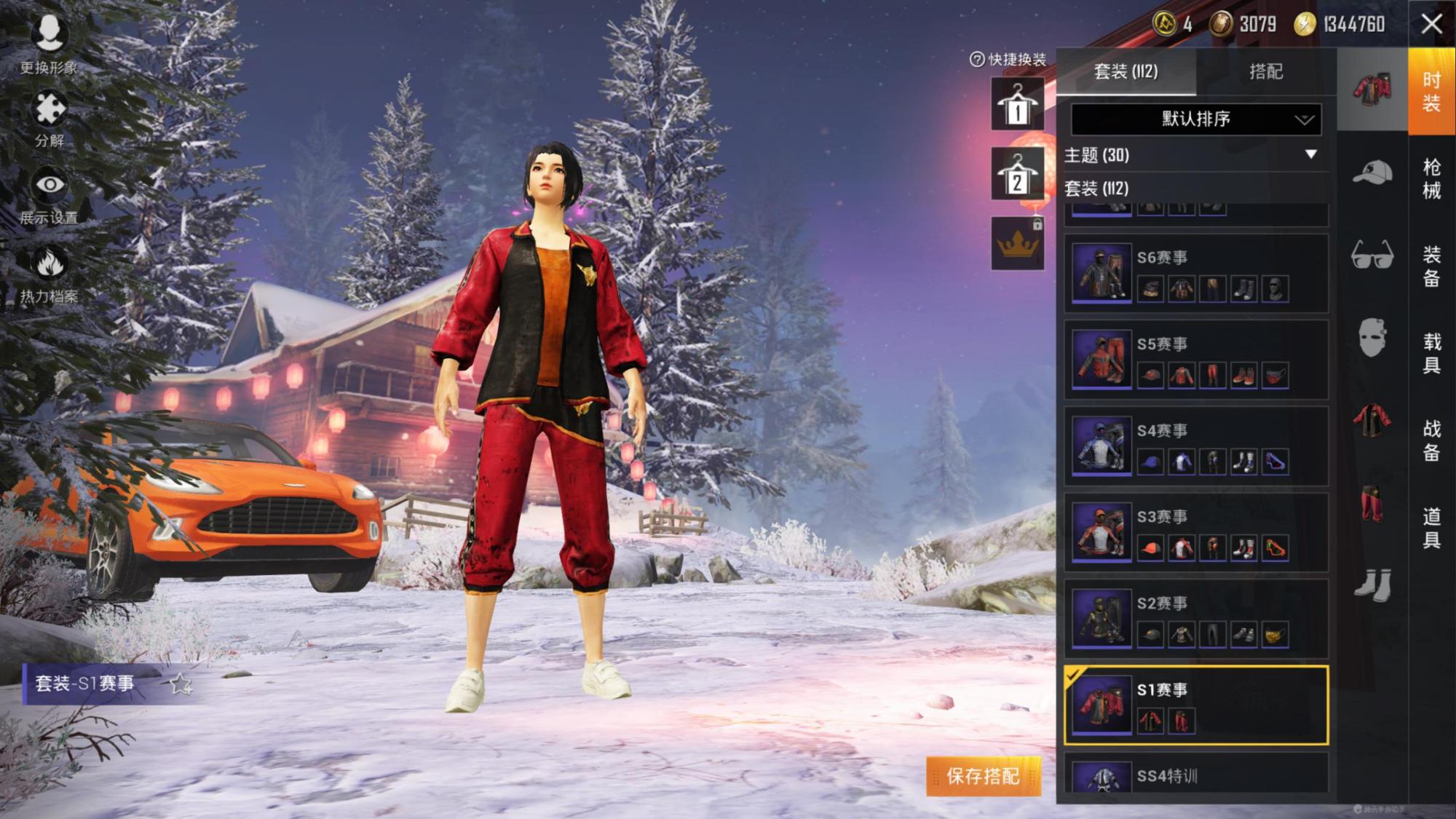Choose the S6赛事 outfit set

(1195, 274)
